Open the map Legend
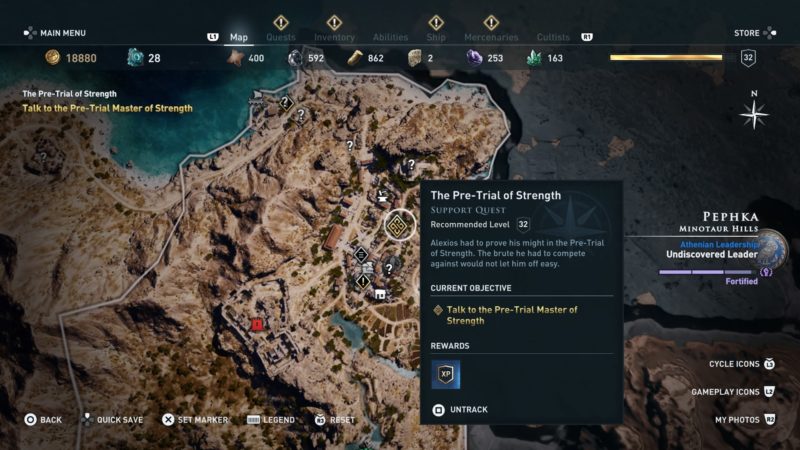 [270, 420]
